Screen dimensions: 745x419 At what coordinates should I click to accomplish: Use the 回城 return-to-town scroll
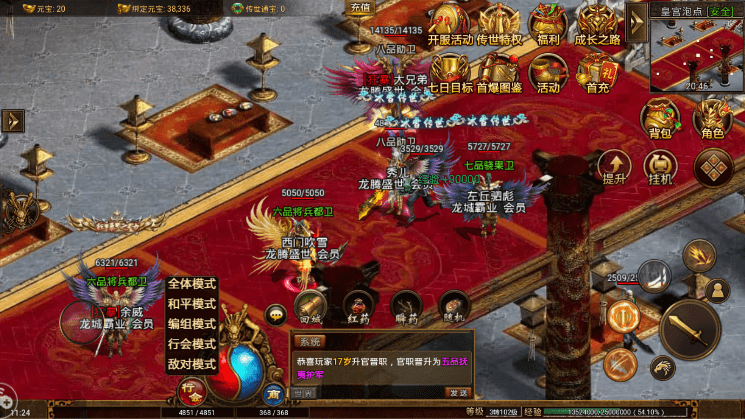point(308,307)
